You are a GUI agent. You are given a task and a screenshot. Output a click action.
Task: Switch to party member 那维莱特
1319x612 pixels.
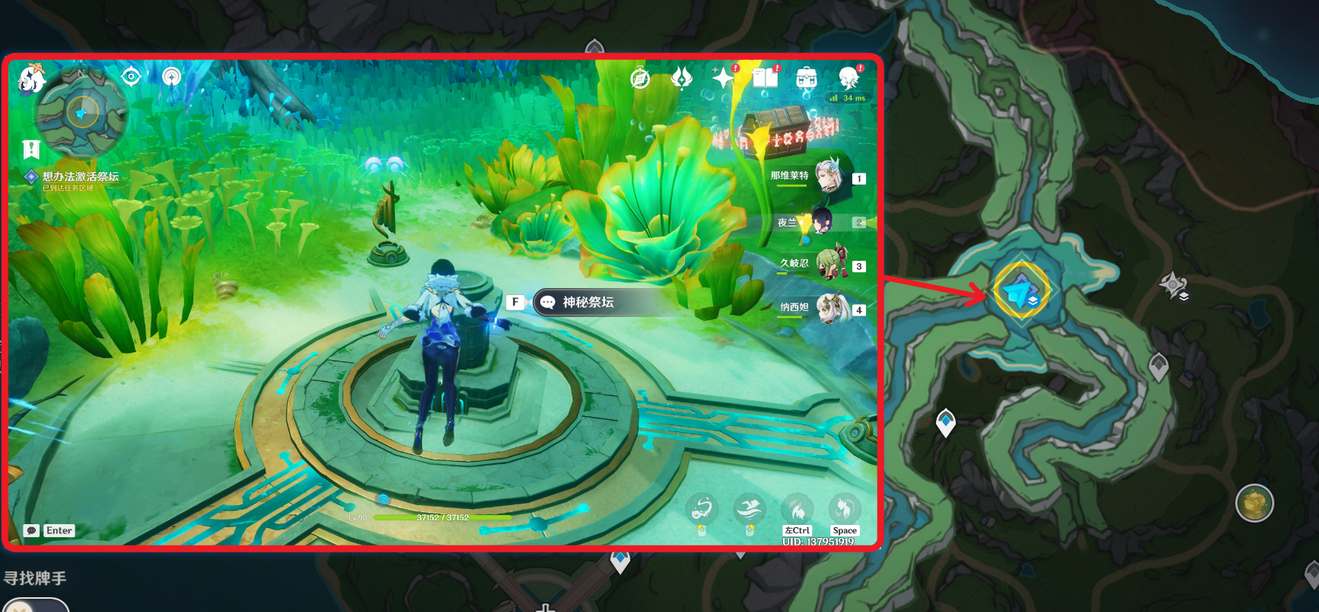click(827, 175)
